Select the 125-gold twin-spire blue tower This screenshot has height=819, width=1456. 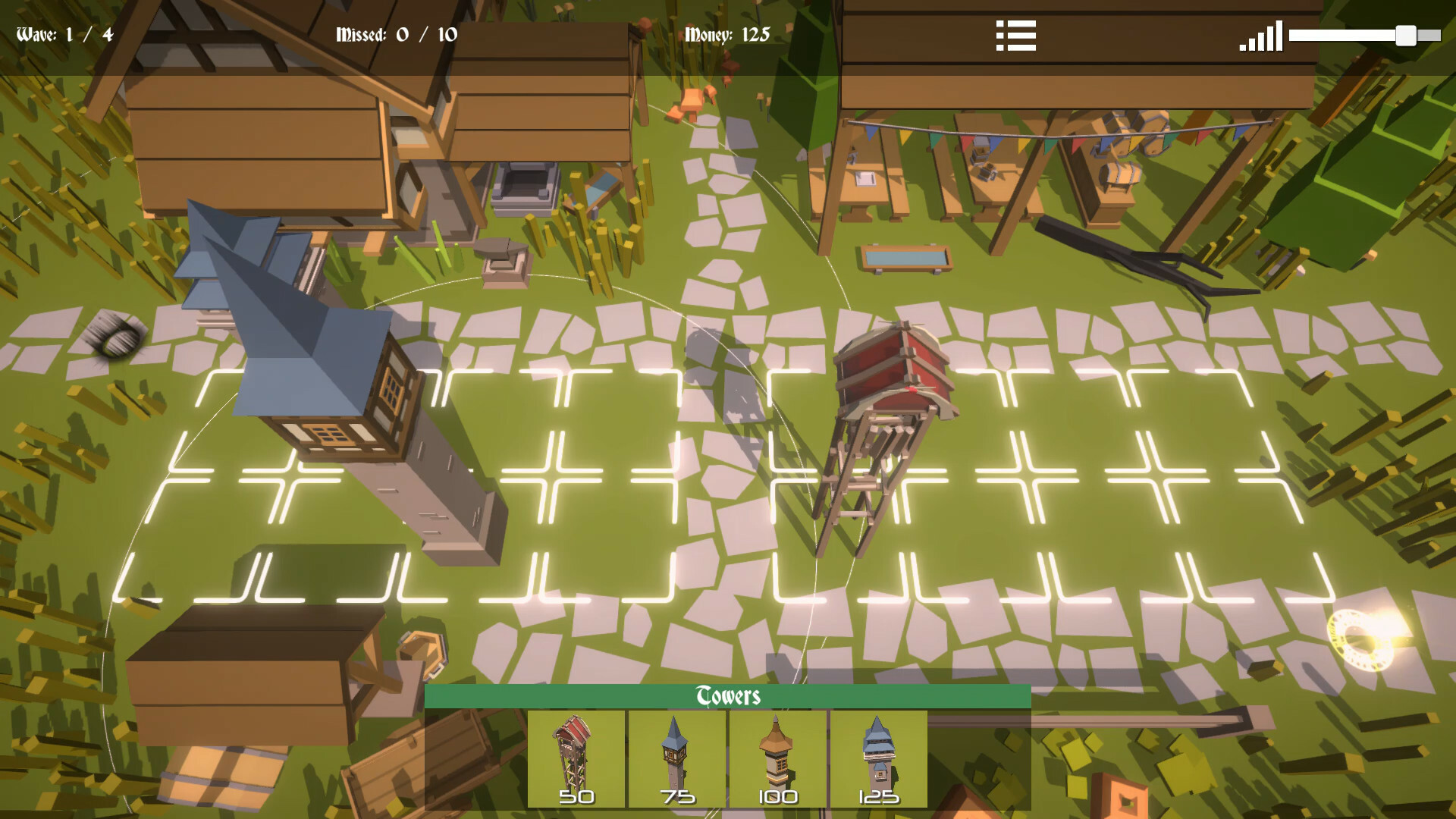pos(878,758)
